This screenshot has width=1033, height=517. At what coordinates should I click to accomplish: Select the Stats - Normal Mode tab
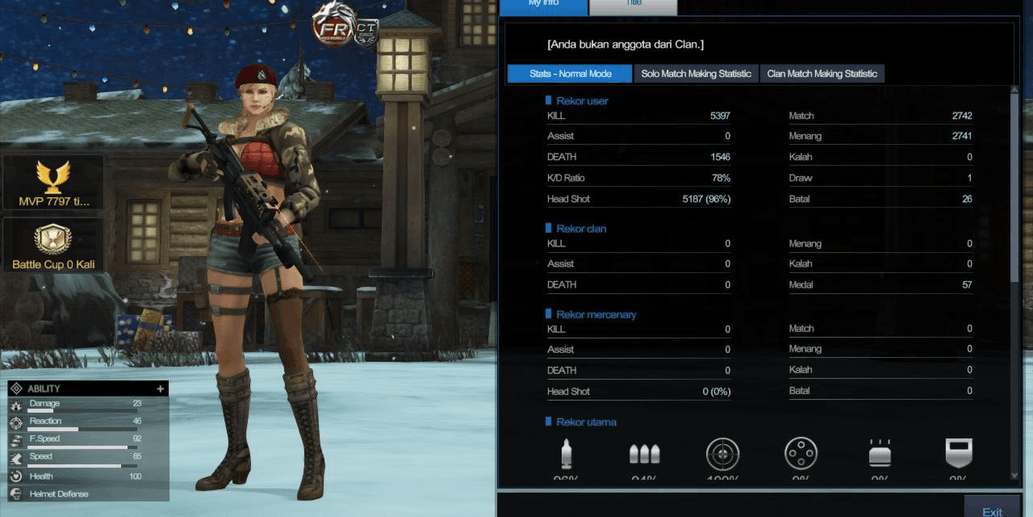point(570,74)
